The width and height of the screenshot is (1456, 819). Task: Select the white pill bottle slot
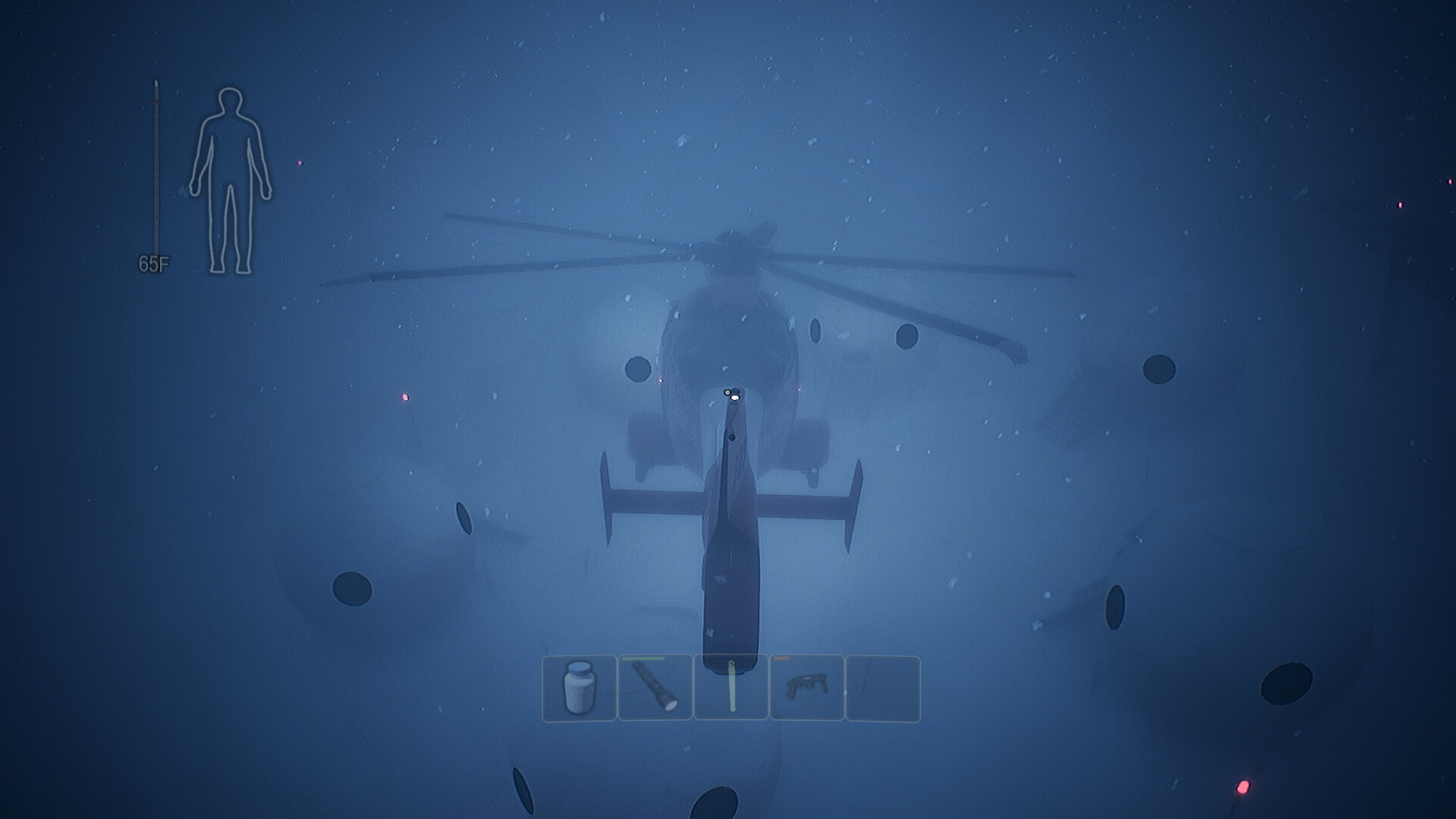click(x=579, y=688)
